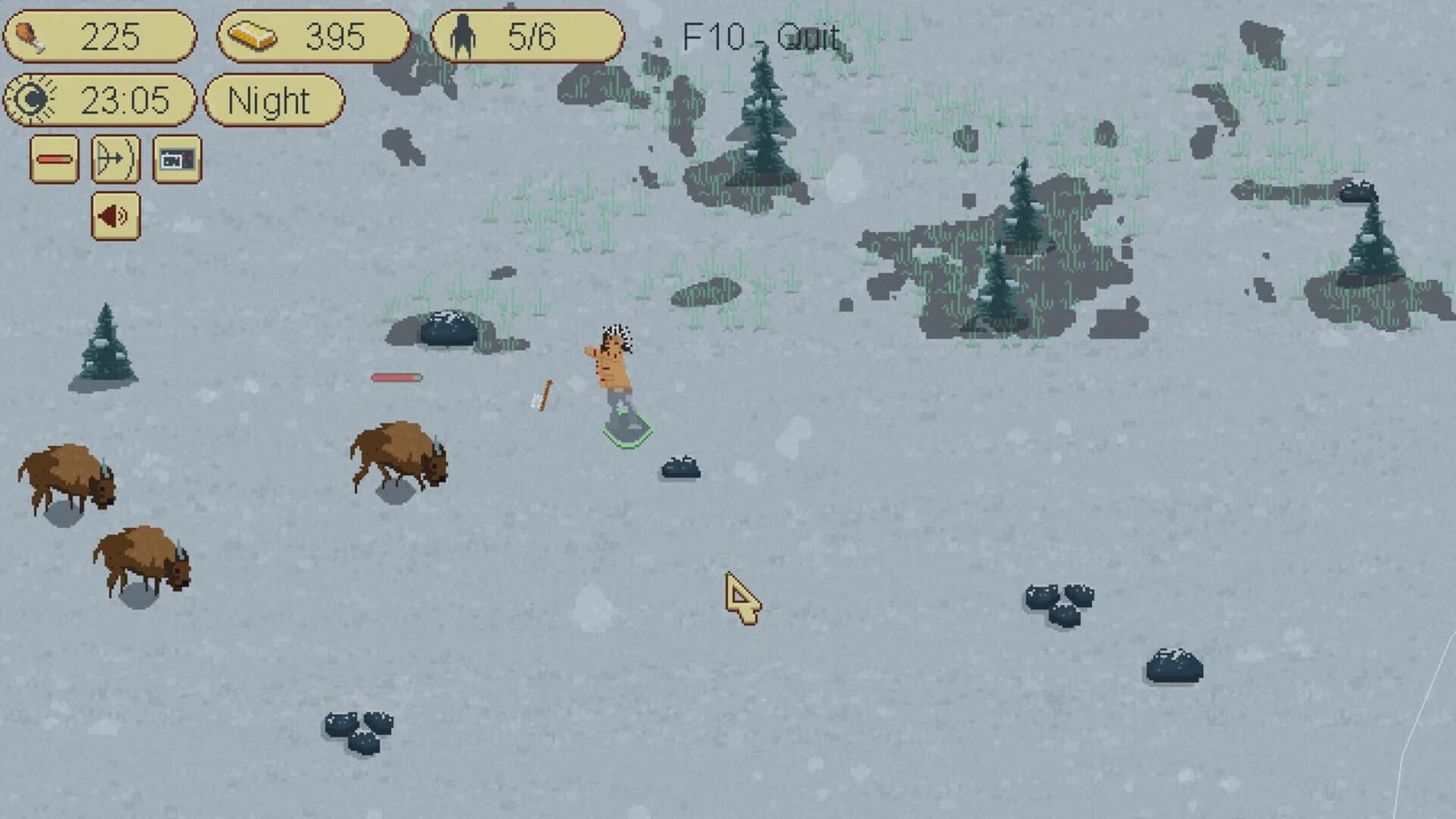Click the gold count 395 button
The height and width of the screenshot is (819, 1456).
coord(313,33)
